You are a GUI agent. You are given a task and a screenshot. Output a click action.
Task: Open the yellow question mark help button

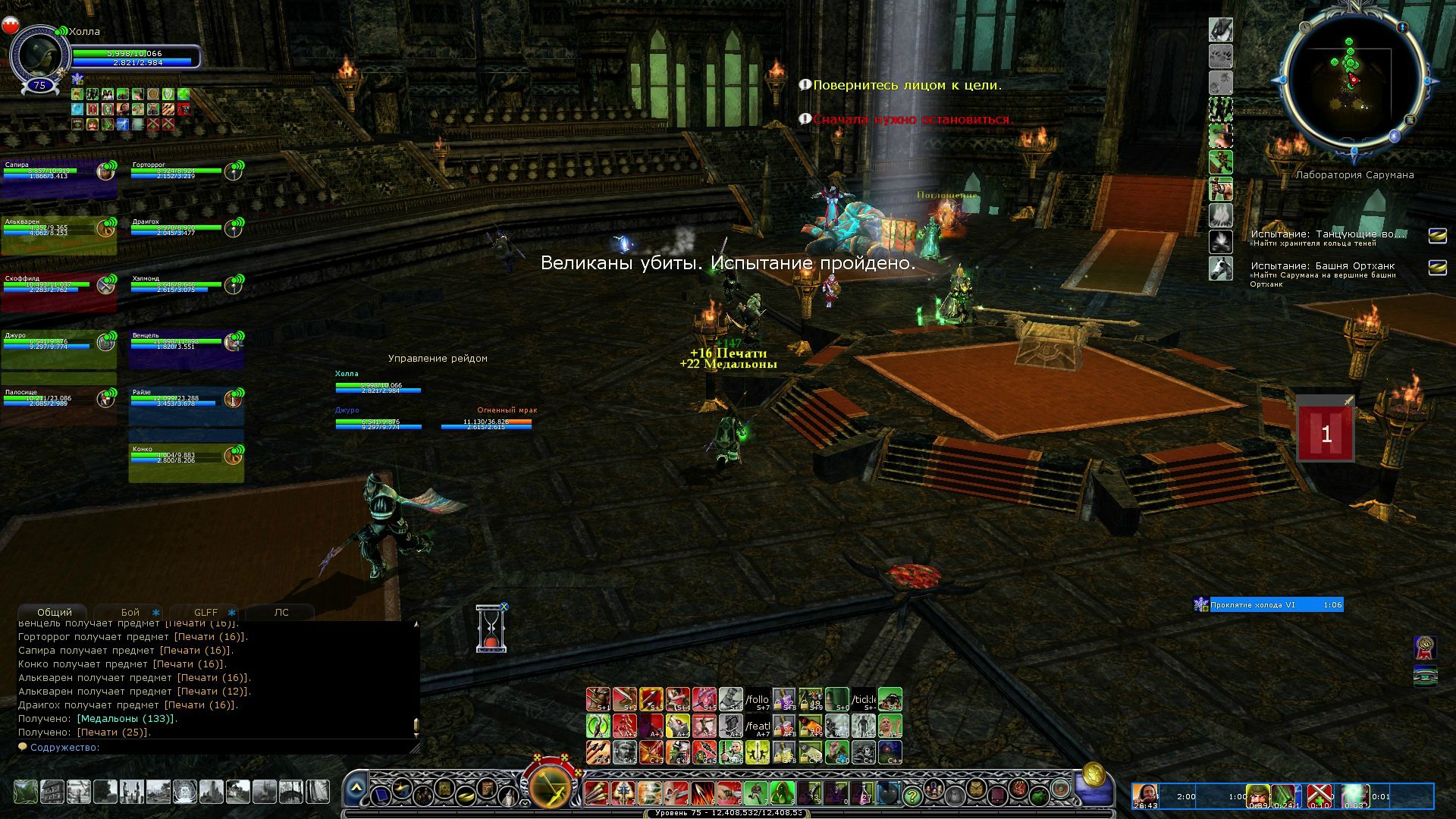(x=912, y=795)
